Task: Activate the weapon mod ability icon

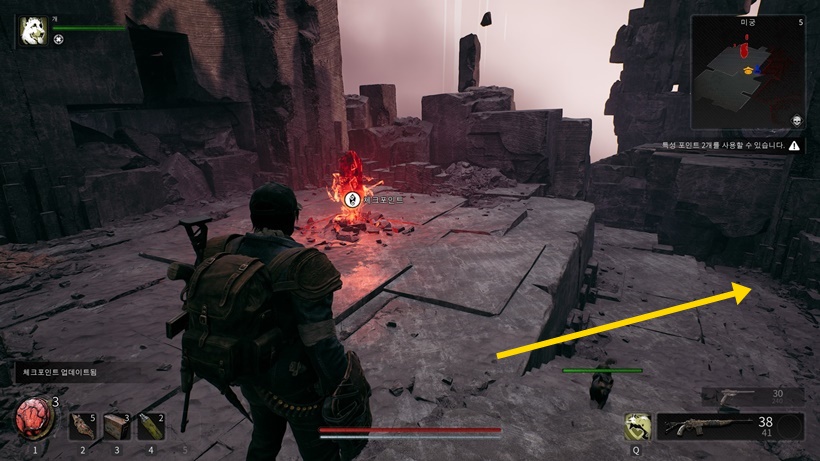Action: [x=637, y=427]
